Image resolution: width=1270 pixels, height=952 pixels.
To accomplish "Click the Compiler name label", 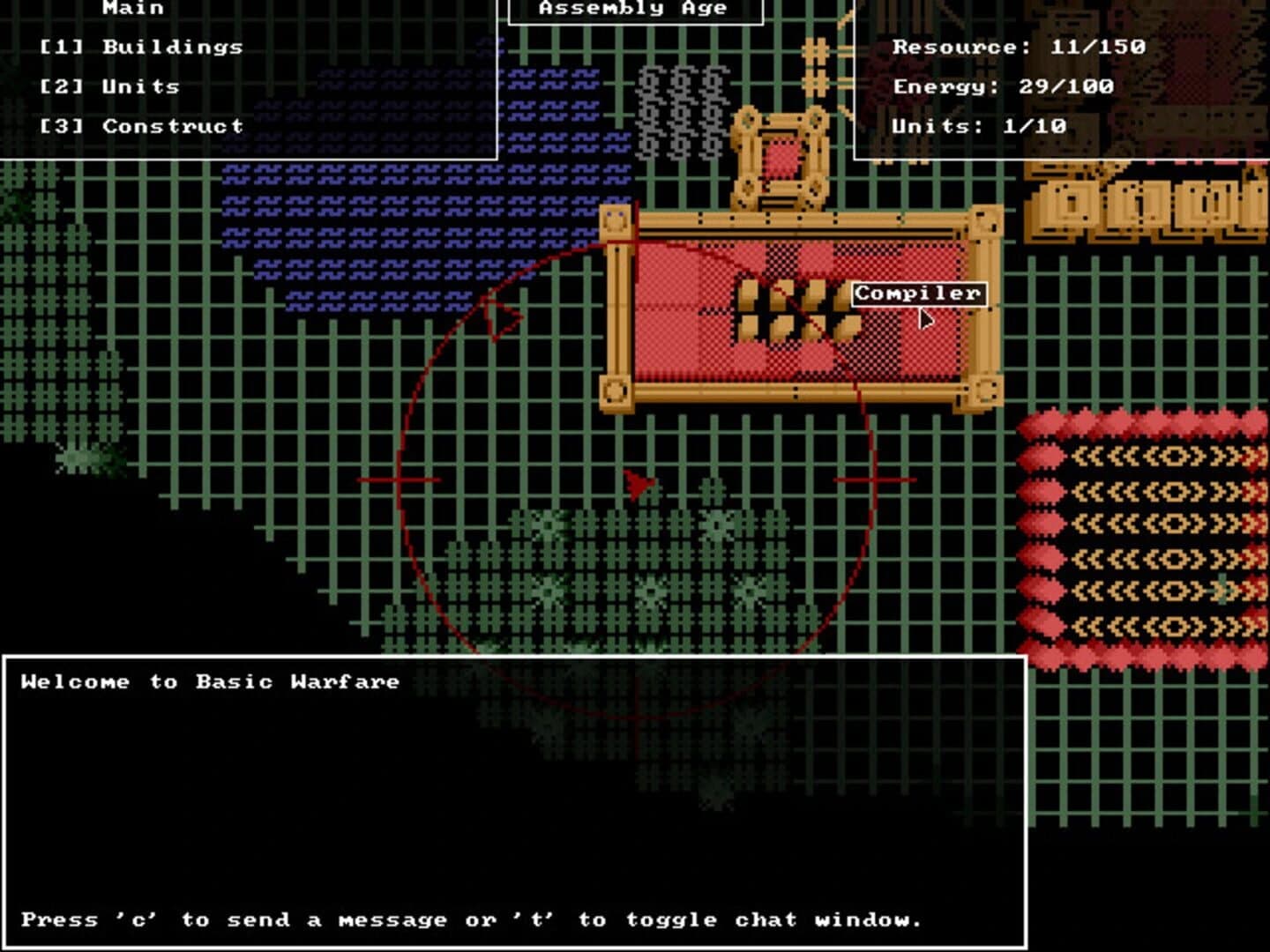I will [917, 292].
